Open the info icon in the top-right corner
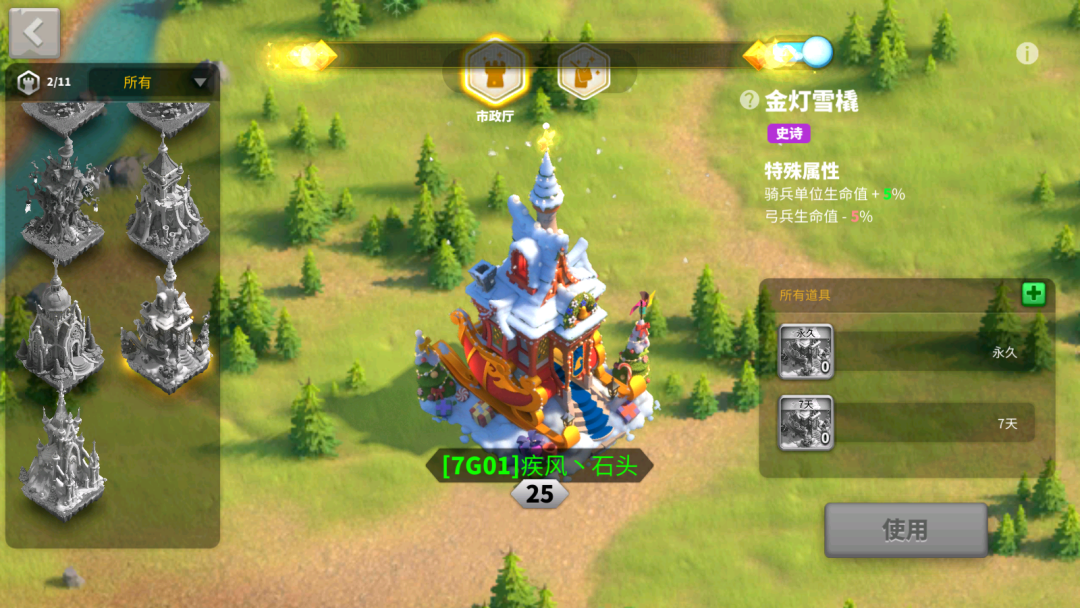Screen dimensions: 1080x608 [x=1027, y=54]
